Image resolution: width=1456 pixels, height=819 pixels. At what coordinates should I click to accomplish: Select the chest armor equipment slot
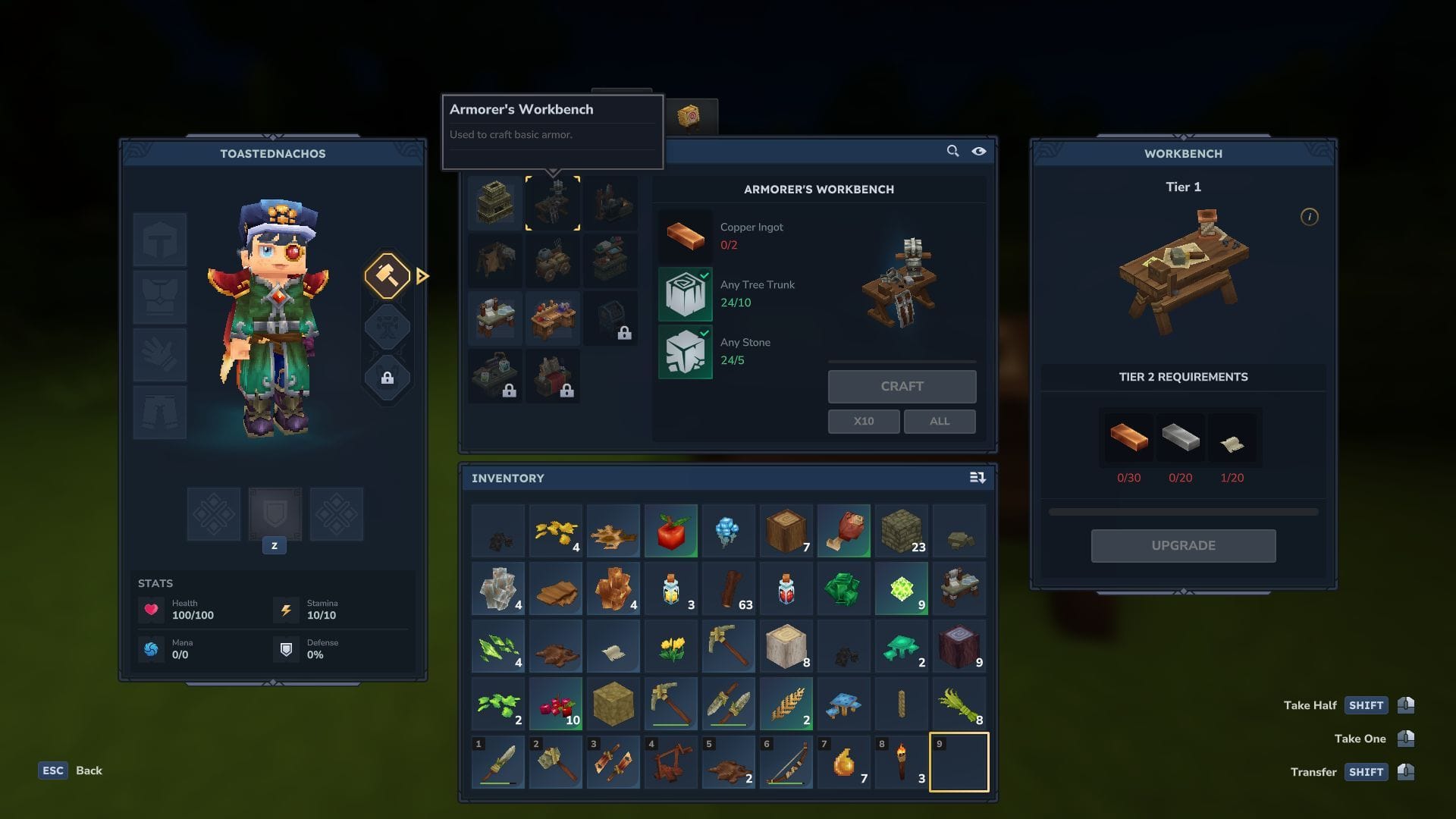(160, 297)
